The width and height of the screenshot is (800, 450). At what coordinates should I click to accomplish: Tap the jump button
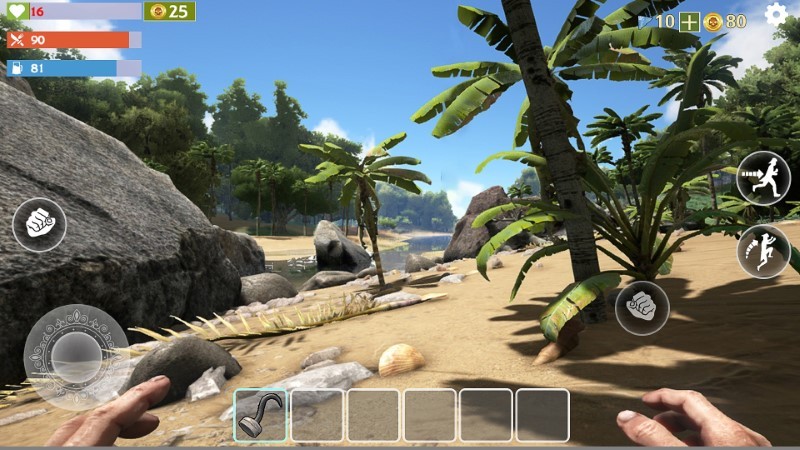[x=763, y=251]
